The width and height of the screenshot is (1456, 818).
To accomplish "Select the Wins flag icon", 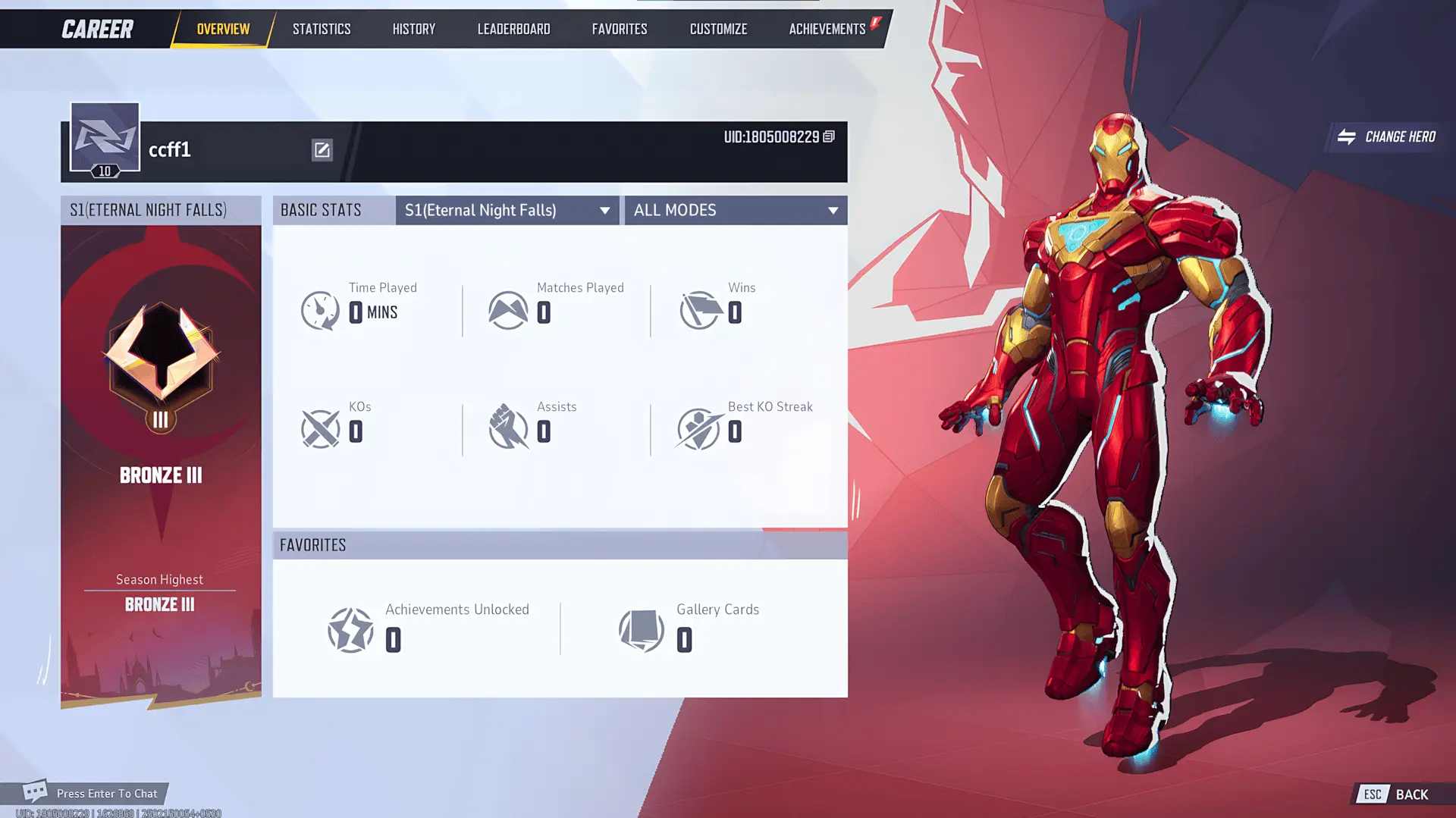I will tap(699, 309).
